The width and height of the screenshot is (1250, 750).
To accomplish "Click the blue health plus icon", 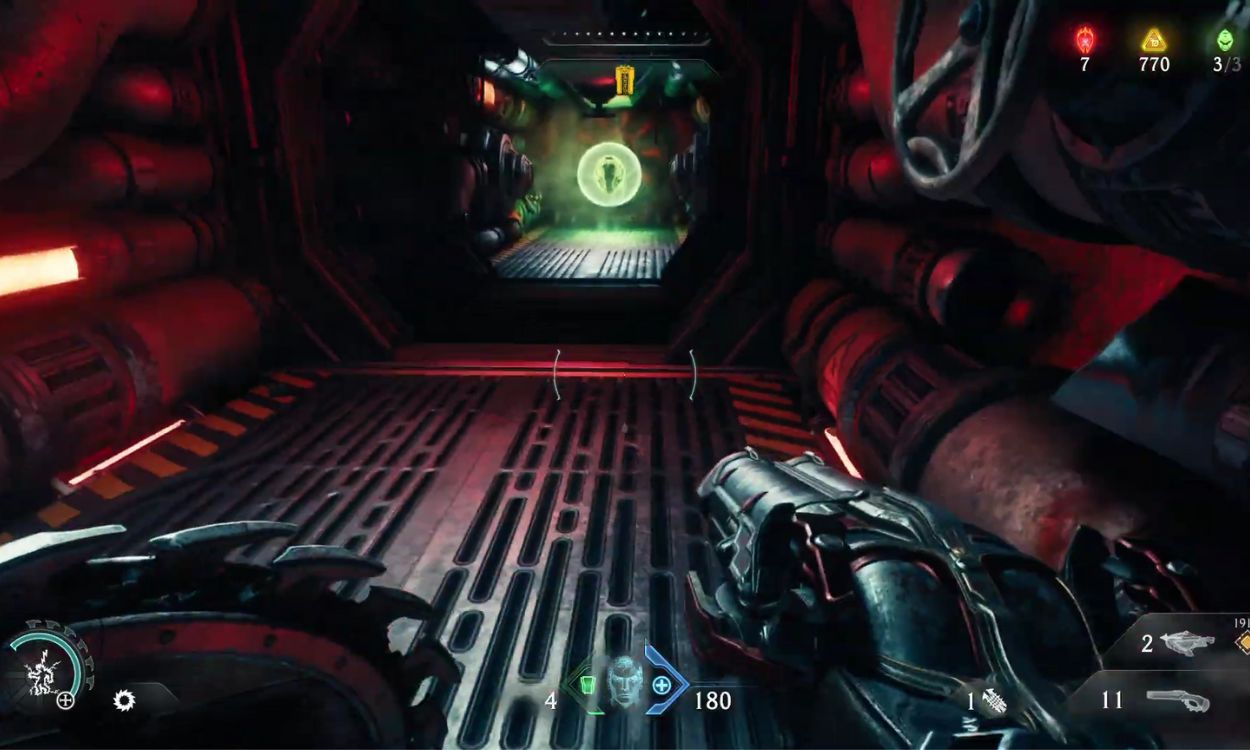I will pos(661,686).
